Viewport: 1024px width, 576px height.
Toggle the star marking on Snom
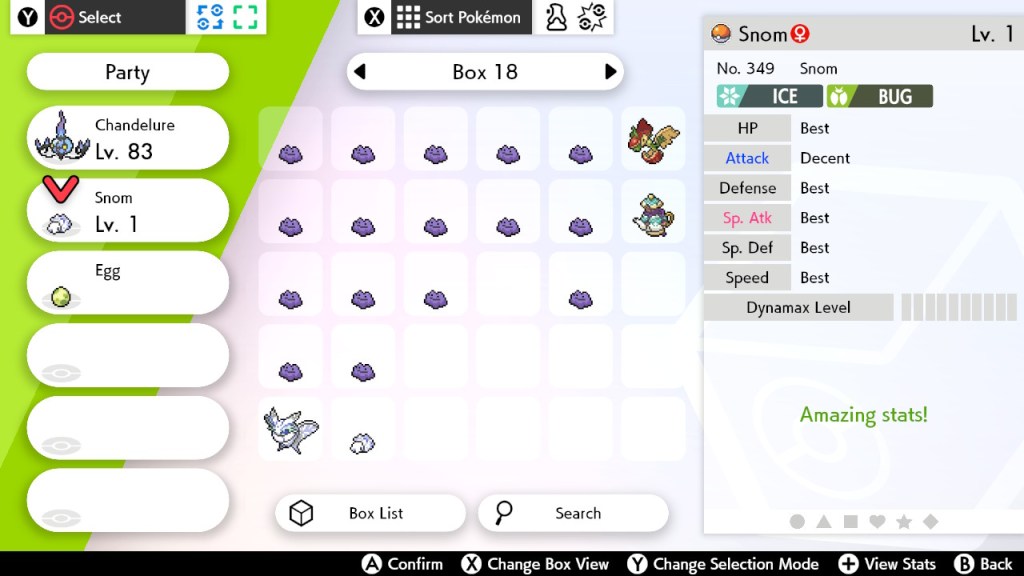click(x=903, y=521)
